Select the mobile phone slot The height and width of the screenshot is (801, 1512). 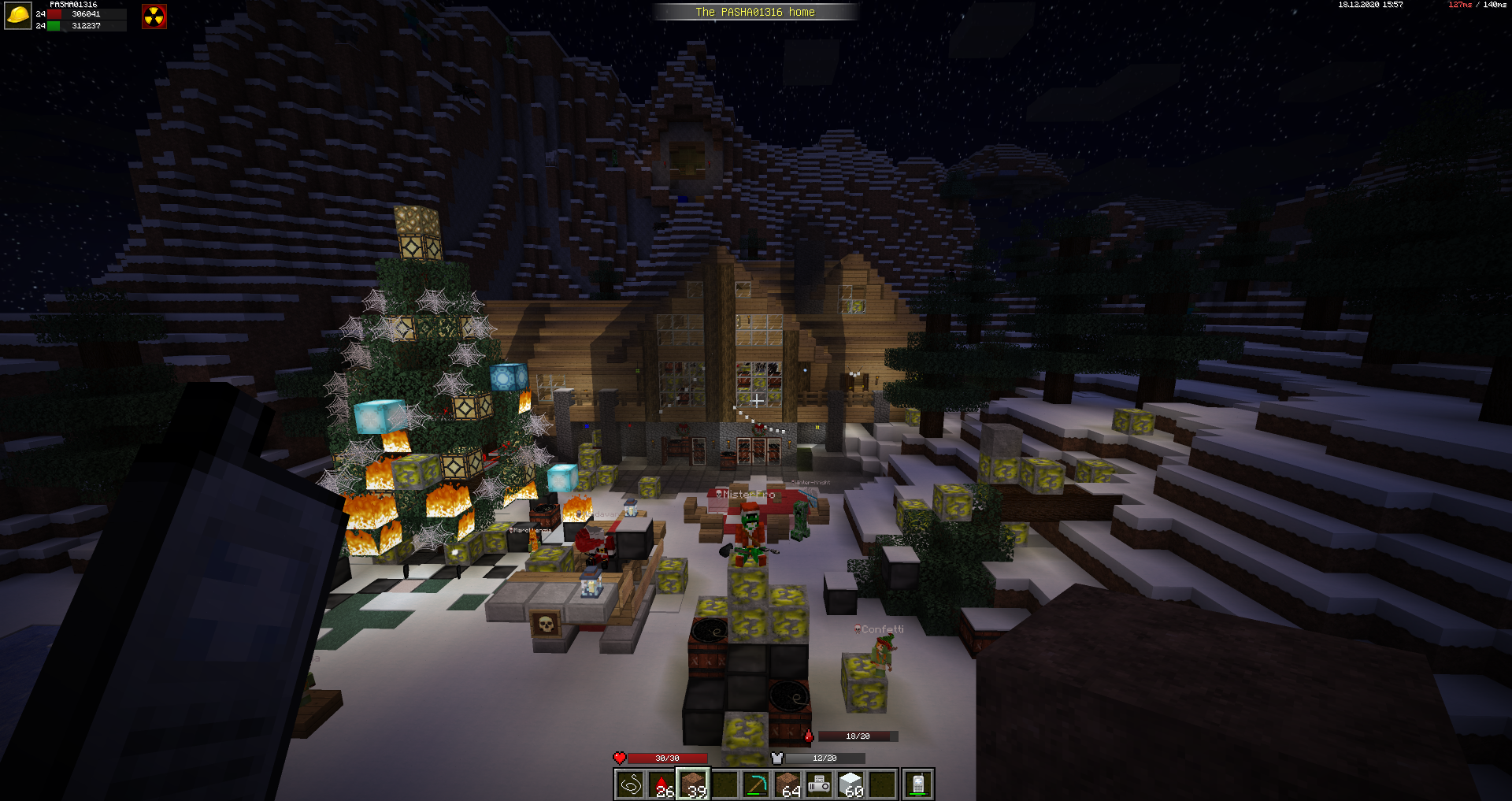coord(917,784)
